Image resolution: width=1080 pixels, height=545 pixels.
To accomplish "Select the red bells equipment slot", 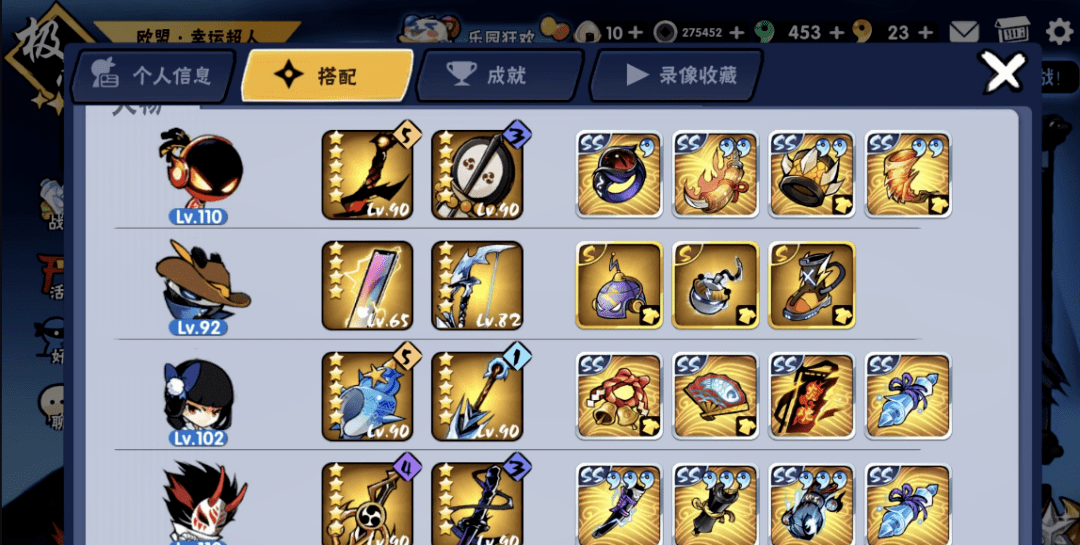I will click(x=619, y=396).
